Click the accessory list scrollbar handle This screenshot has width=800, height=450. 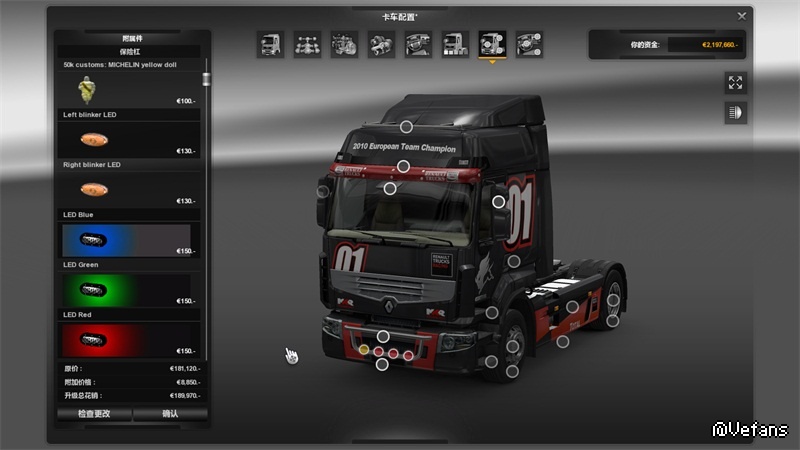click(x=207, y=78)
